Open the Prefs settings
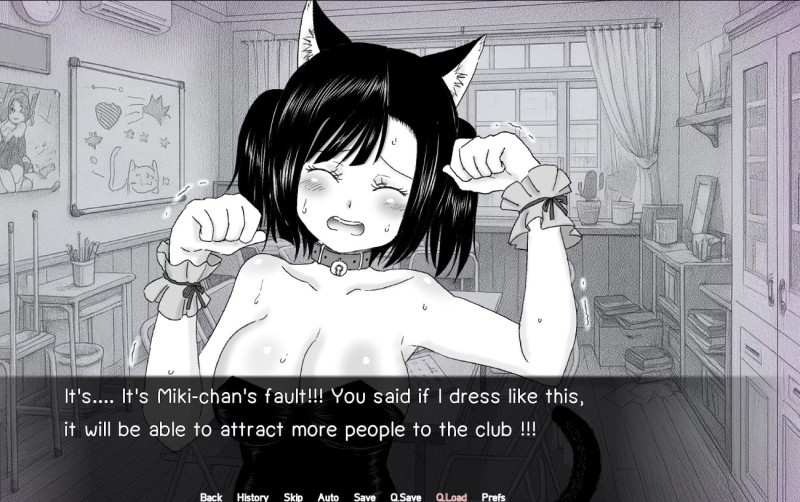Viewport: 800px width, 502px height. (493, 496)
